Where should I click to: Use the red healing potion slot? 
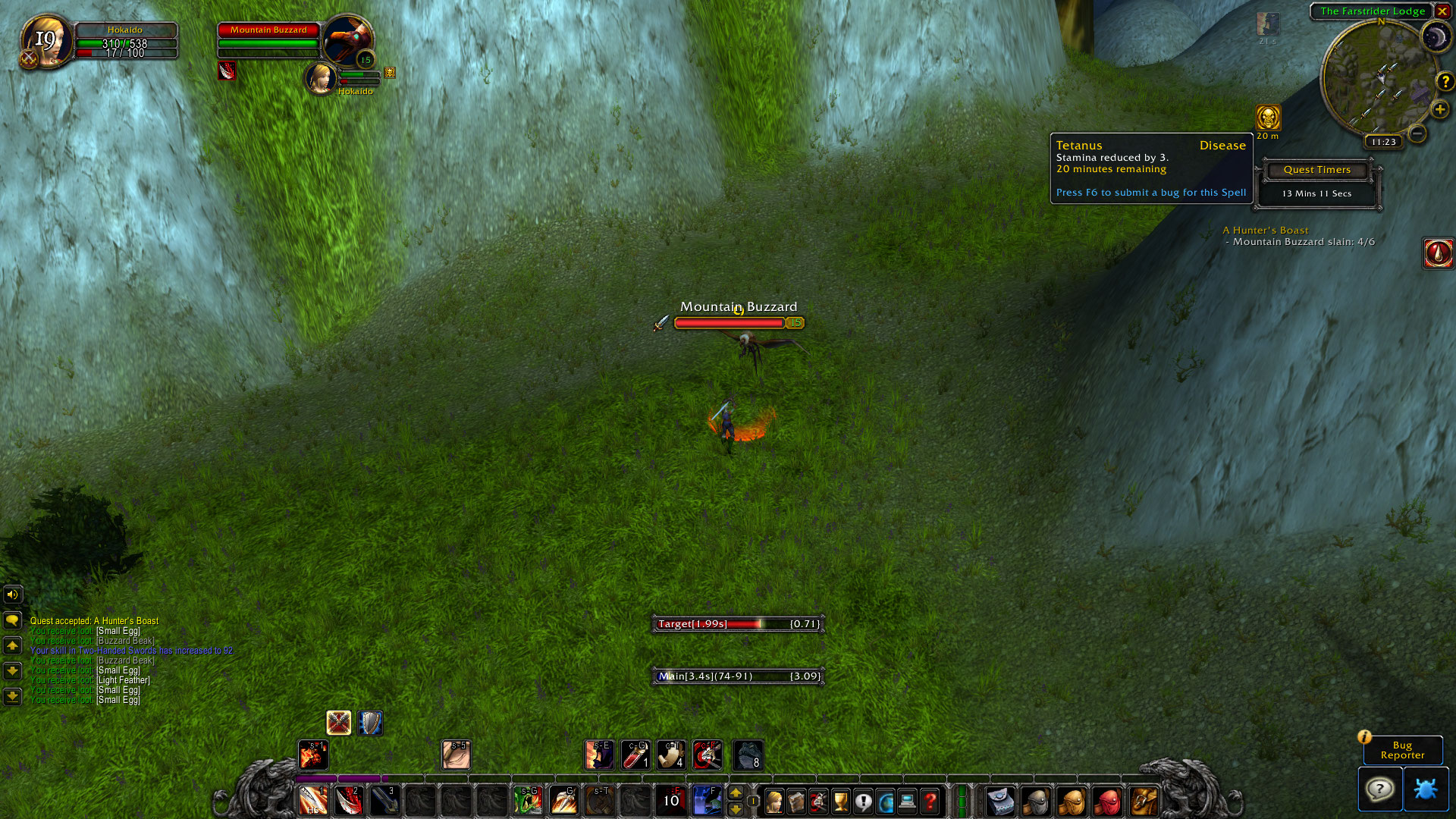click(x=635, y=755)
